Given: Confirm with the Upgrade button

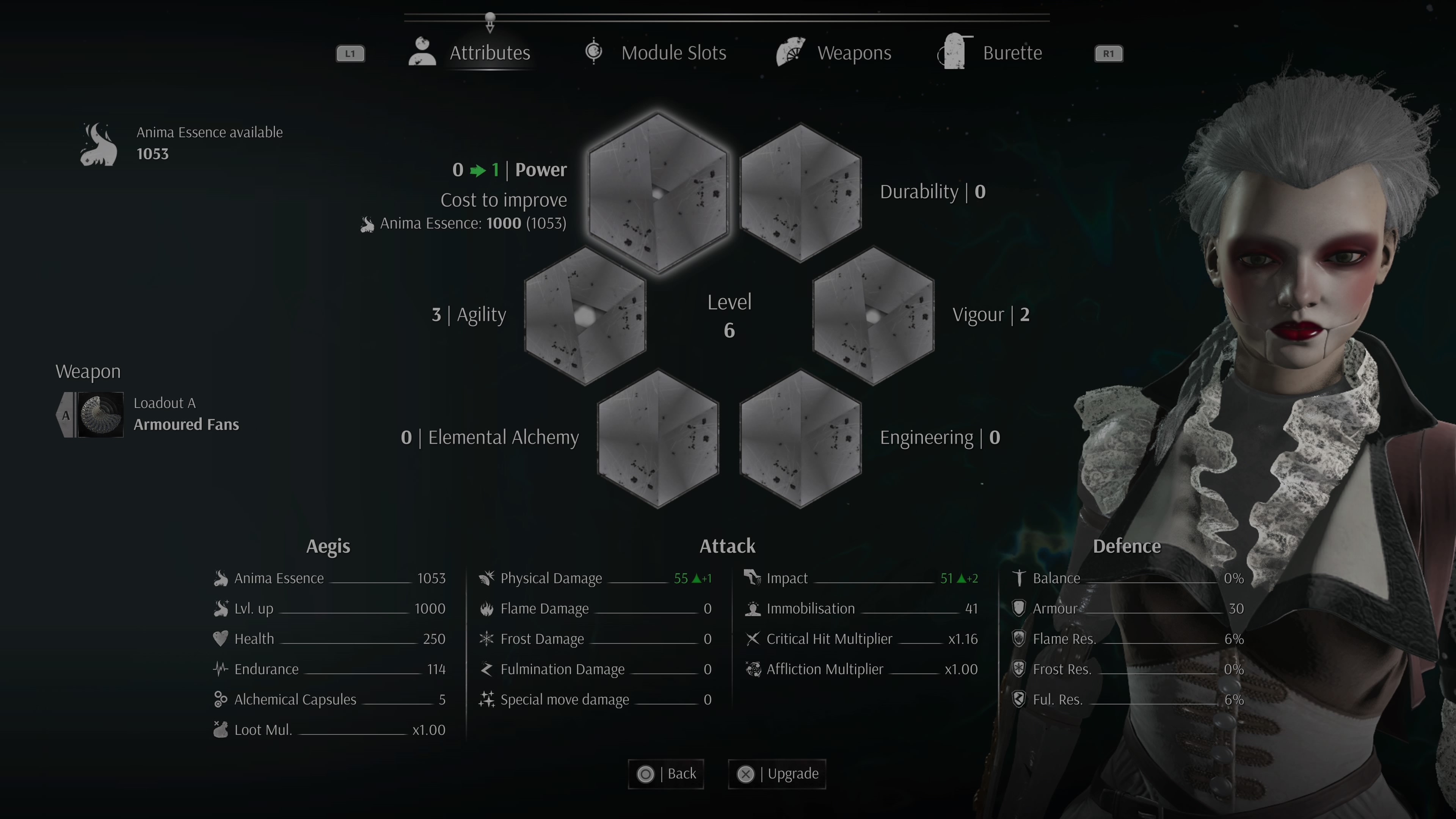Looking at the screenshot, I should tap(777, 773).
